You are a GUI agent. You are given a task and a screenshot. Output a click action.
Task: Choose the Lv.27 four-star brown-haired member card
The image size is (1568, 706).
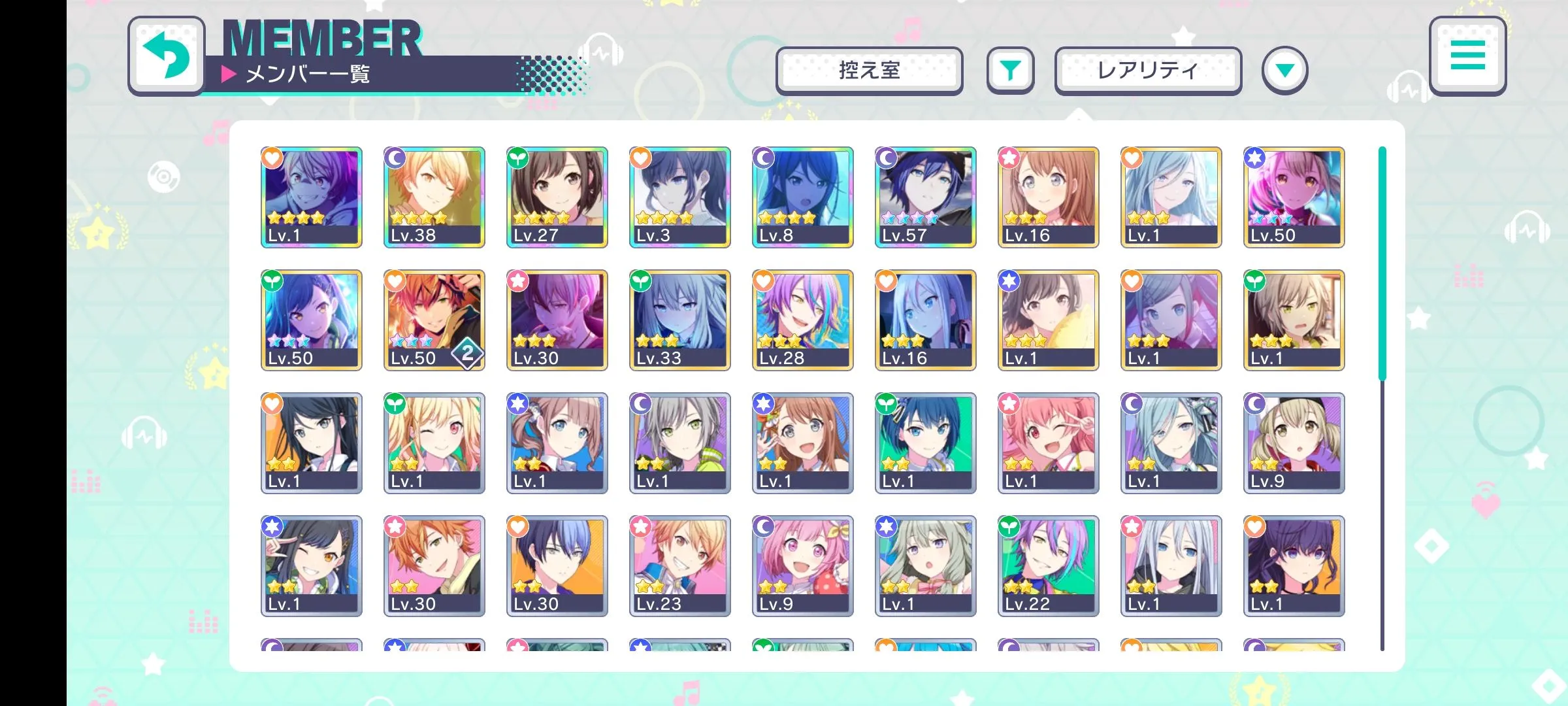click(x=557, y=197)
